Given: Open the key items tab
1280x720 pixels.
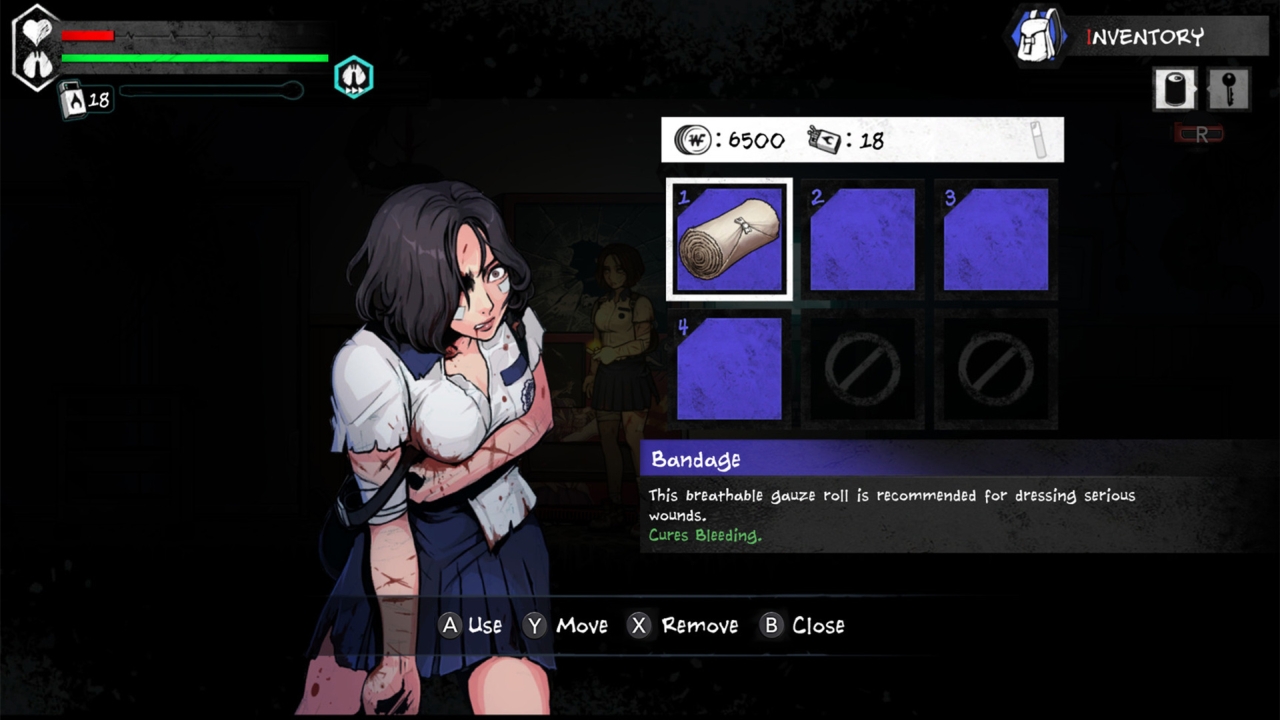Looking at the screenshot, I should click(1228, 89).
